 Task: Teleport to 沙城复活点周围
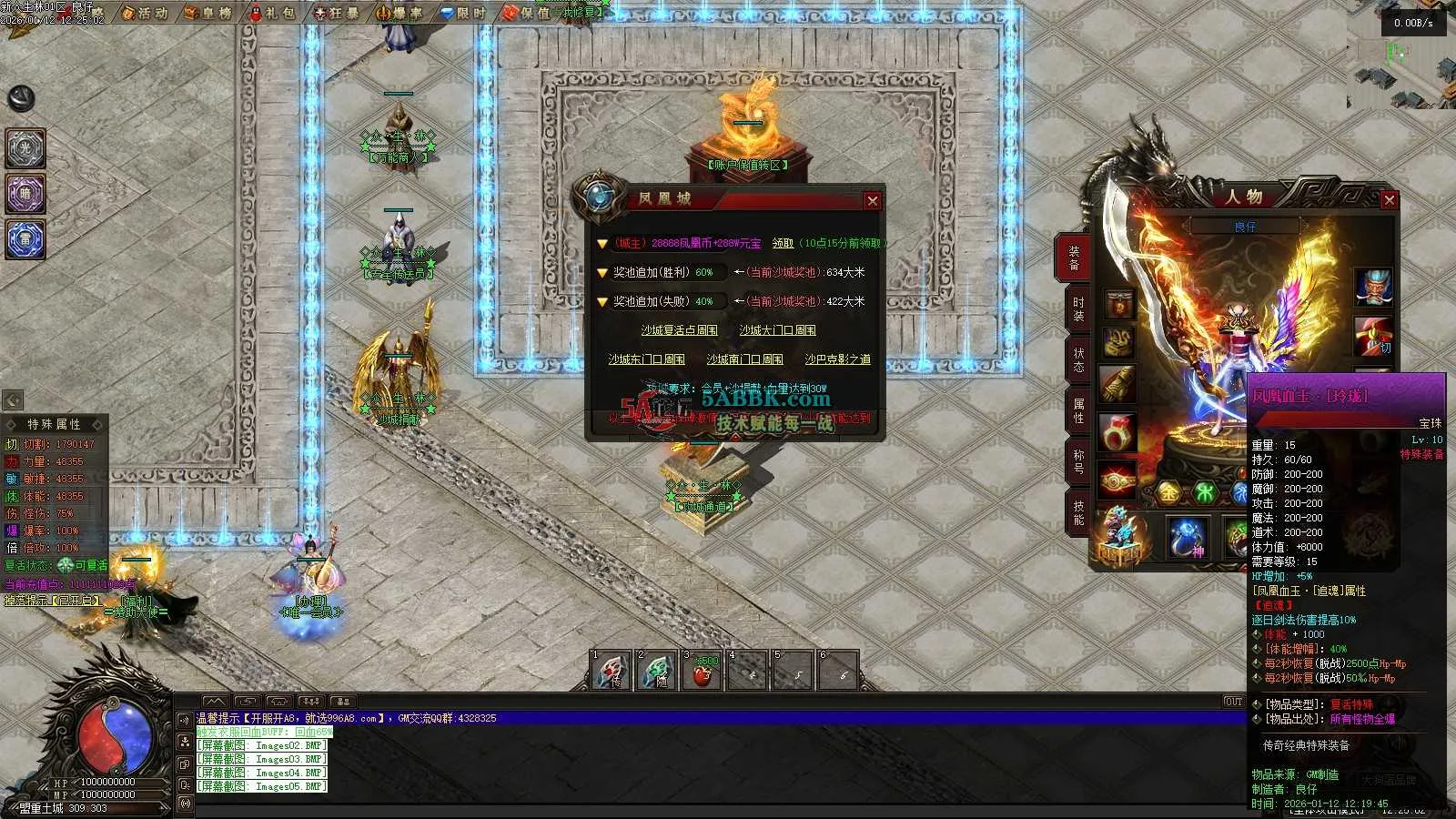pos(679,330)
